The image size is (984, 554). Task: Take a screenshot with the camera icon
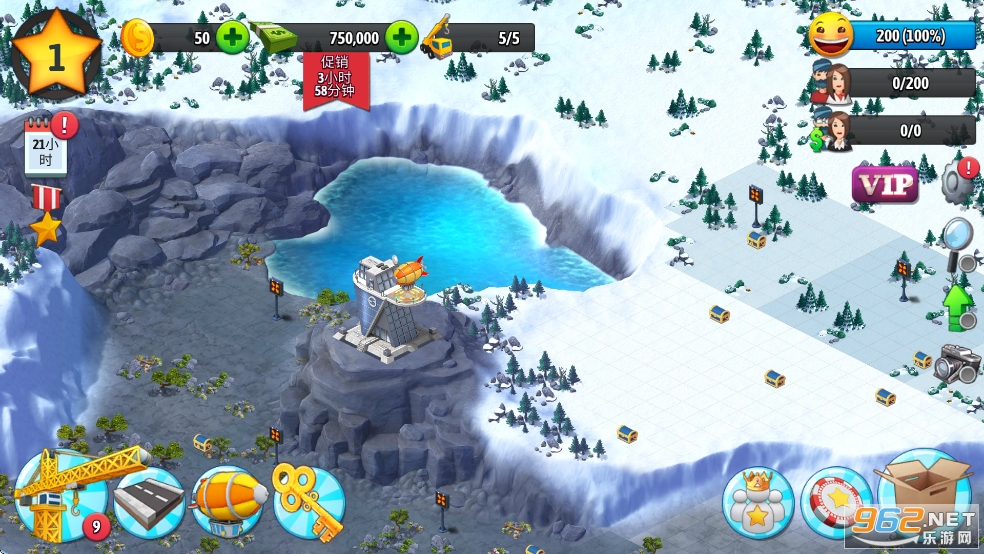956,363
